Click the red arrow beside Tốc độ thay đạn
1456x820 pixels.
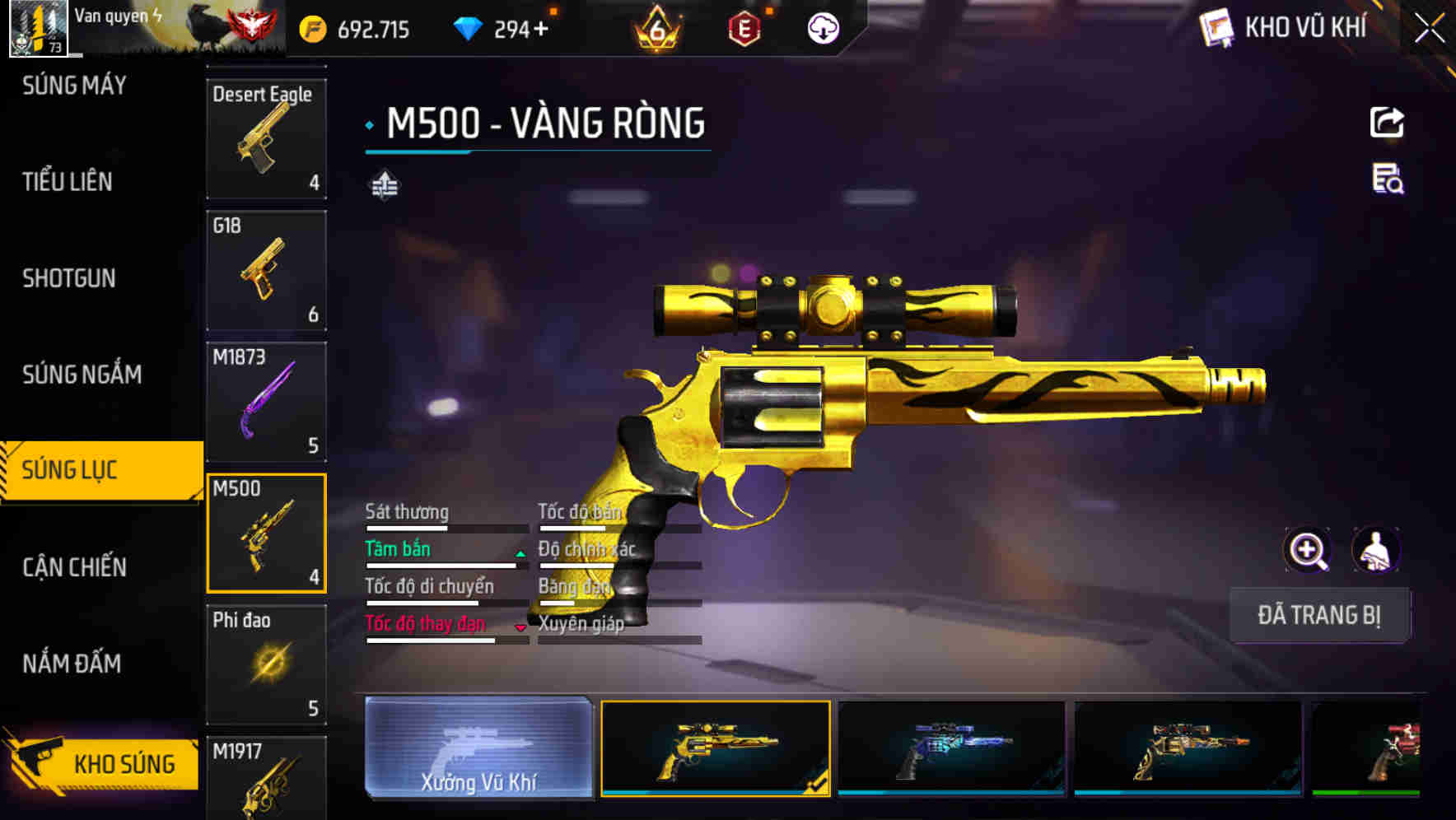(520, 628)
